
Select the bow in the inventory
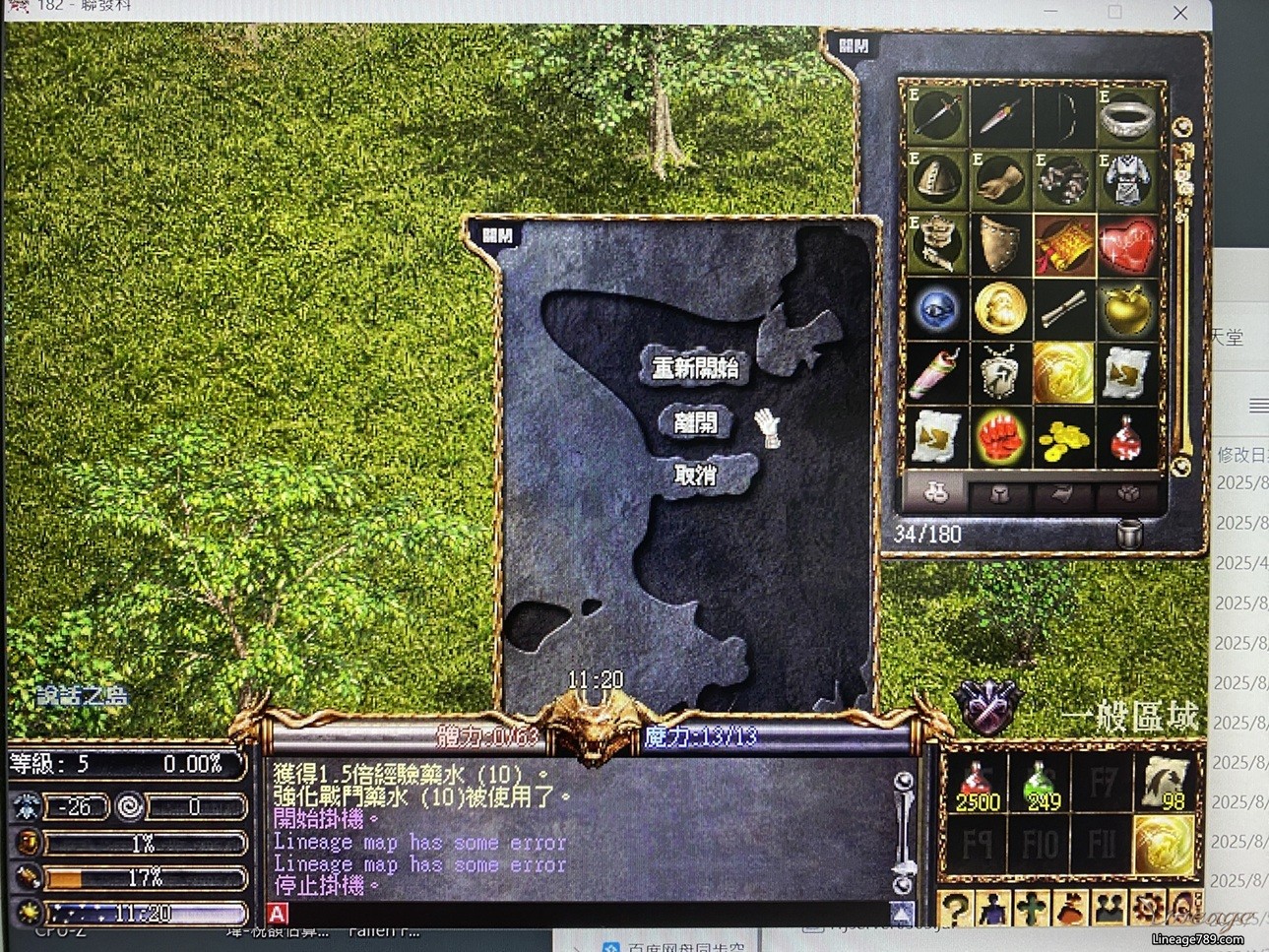tap(1063, 117)
